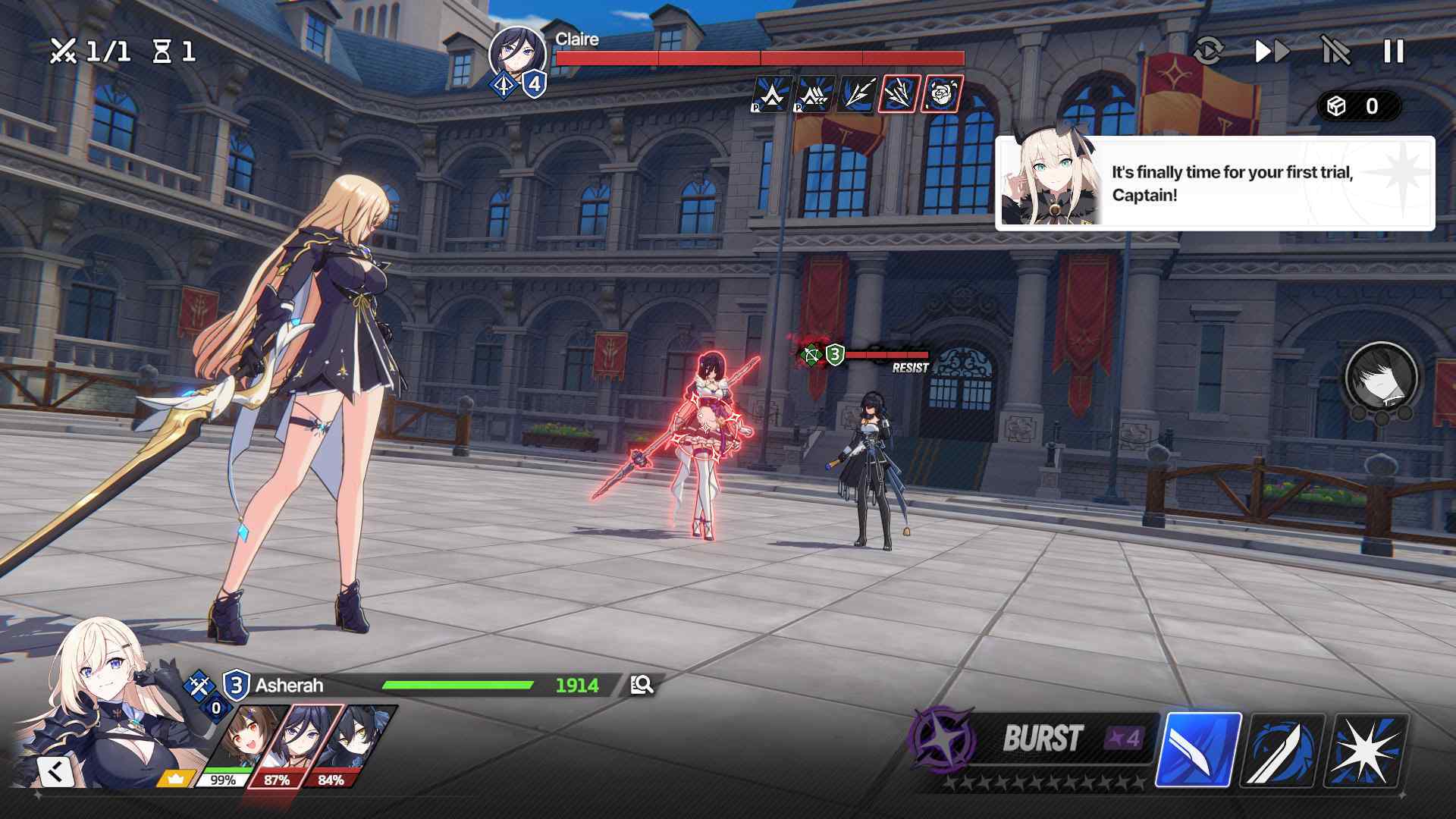Click Asherah's green health bar
This screenshot has width=1456, height=819.
click(x=455, y=683)
